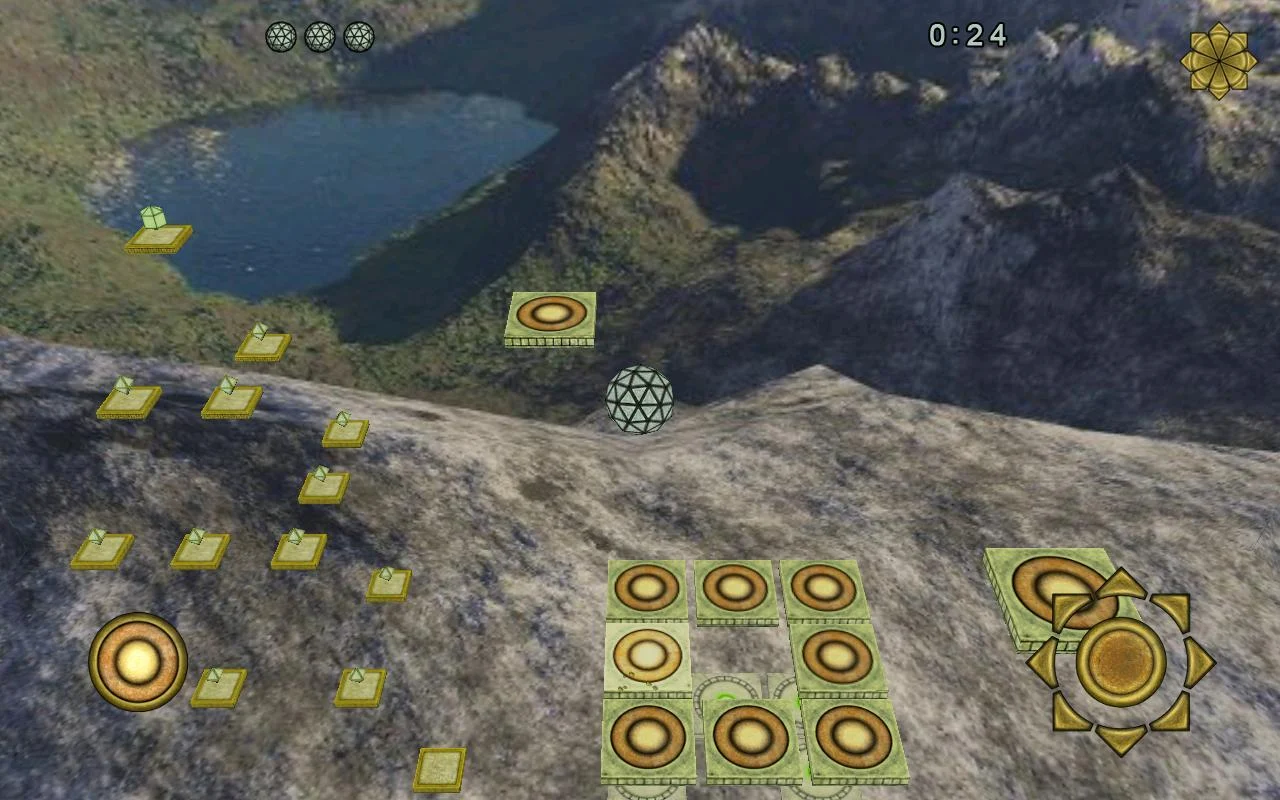Tap the upper-right diagonal movement arrow

pos(1170,608)
